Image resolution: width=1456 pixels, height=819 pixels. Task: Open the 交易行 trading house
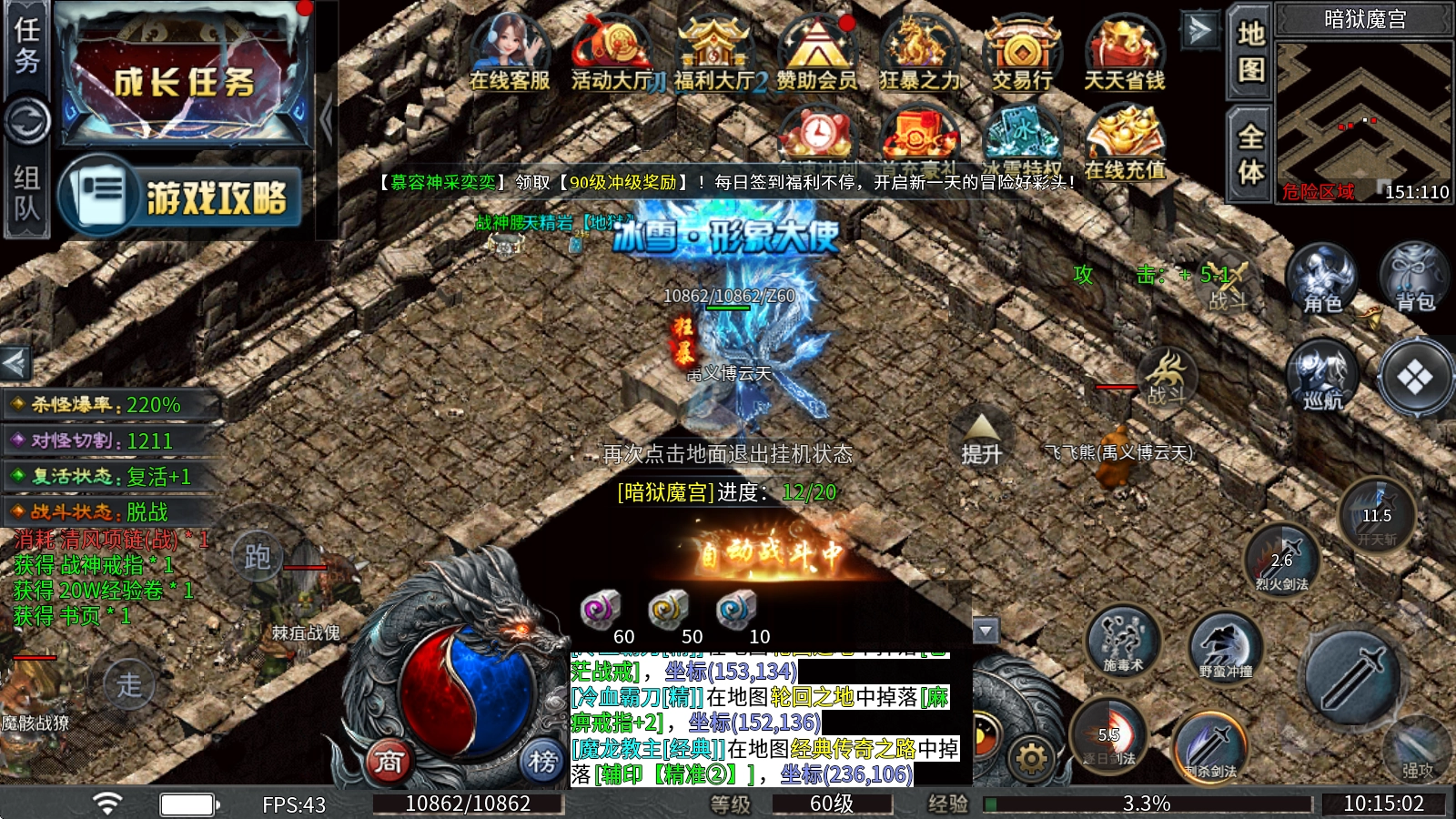1022,53
